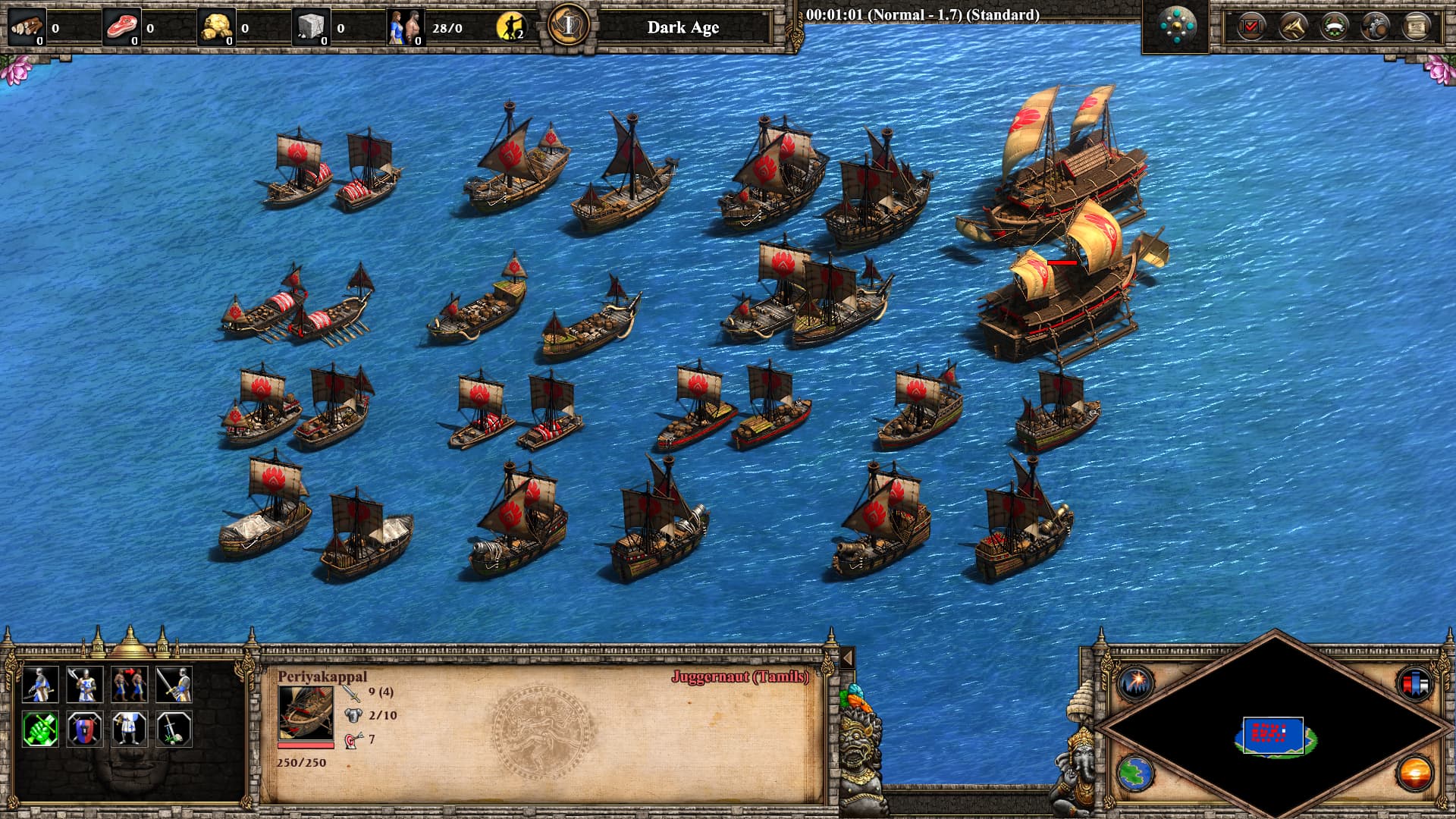1456x819 pixels.
Task: Choose the red and blue shield stance
Action: click(85, 729)
